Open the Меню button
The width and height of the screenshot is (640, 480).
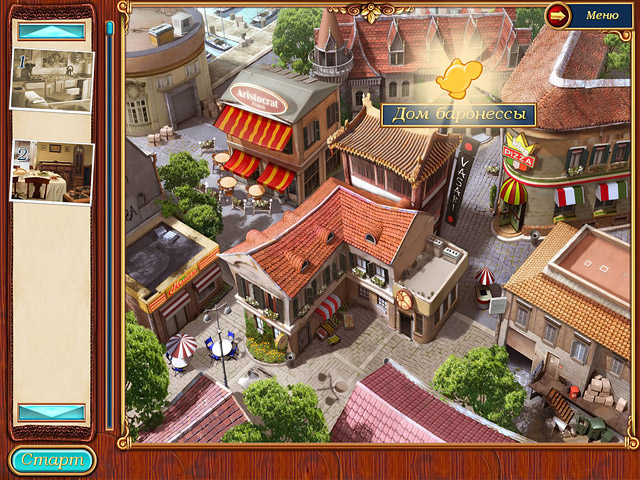590,16
